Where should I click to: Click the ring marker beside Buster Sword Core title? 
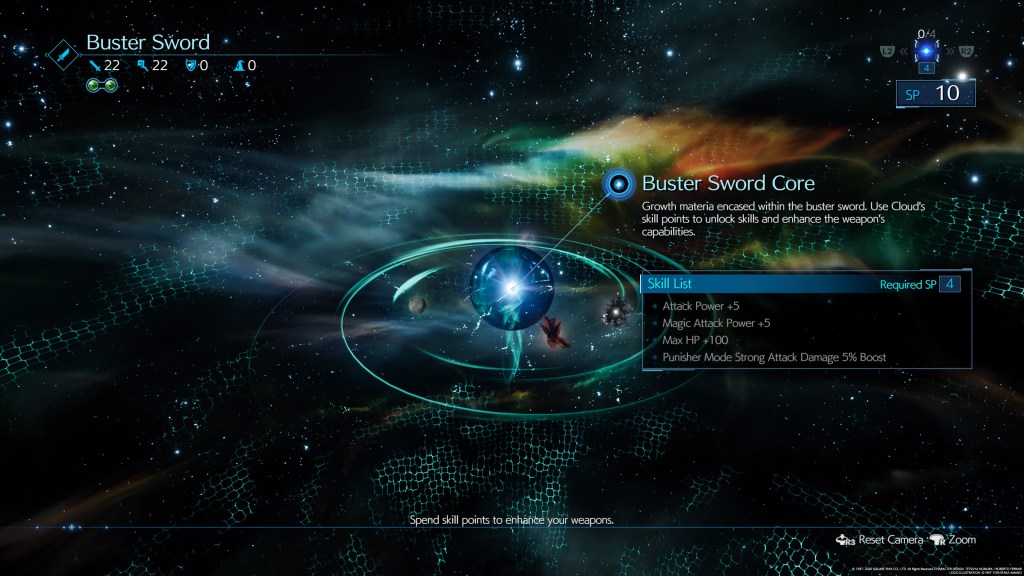(620, 183)
